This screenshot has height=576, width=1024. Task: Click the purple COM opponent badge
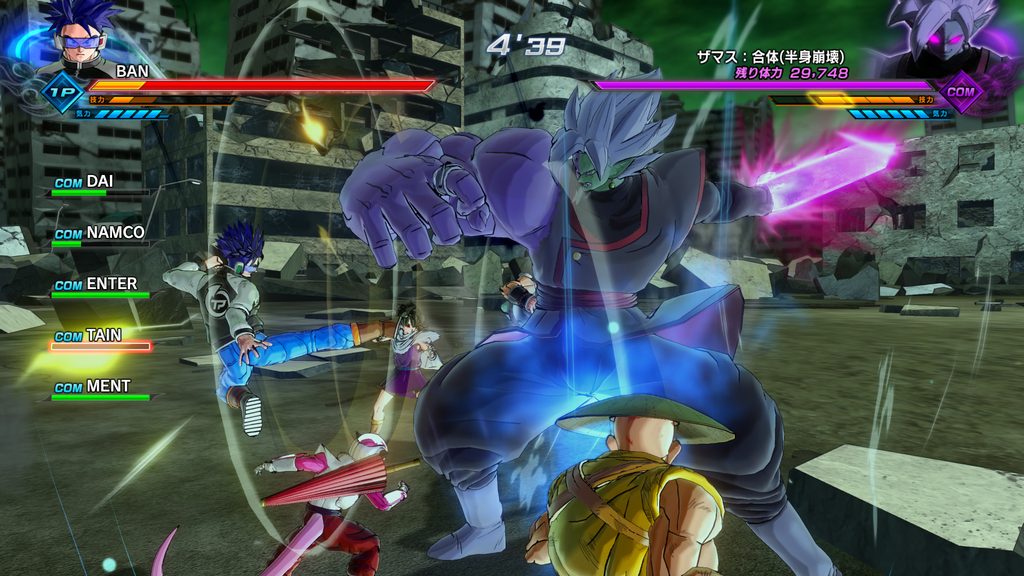point(962,92)
